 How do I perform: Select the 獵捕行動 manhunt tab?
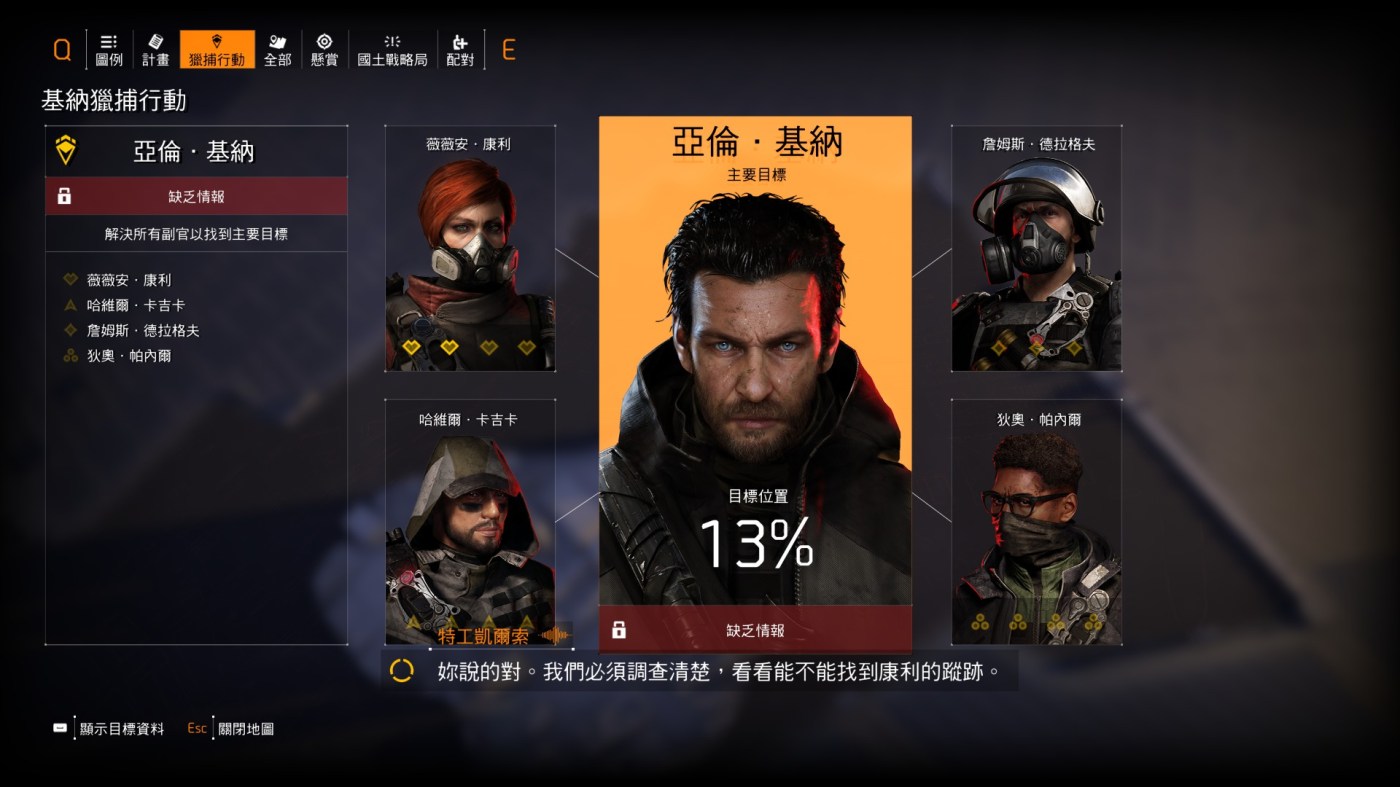point(217,49)
